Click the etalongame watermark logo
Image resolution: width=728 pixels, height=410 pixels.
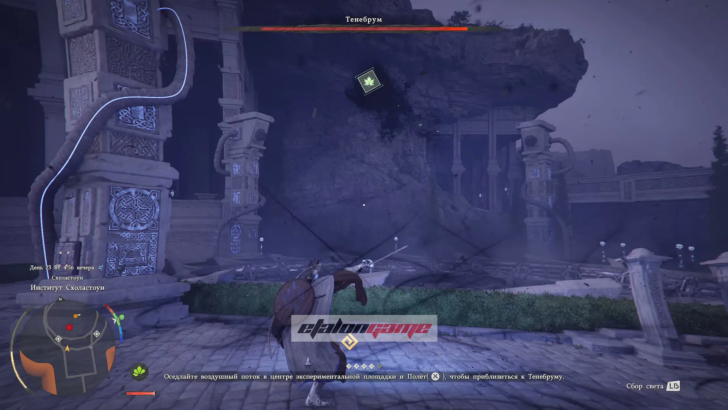(364, 327)
